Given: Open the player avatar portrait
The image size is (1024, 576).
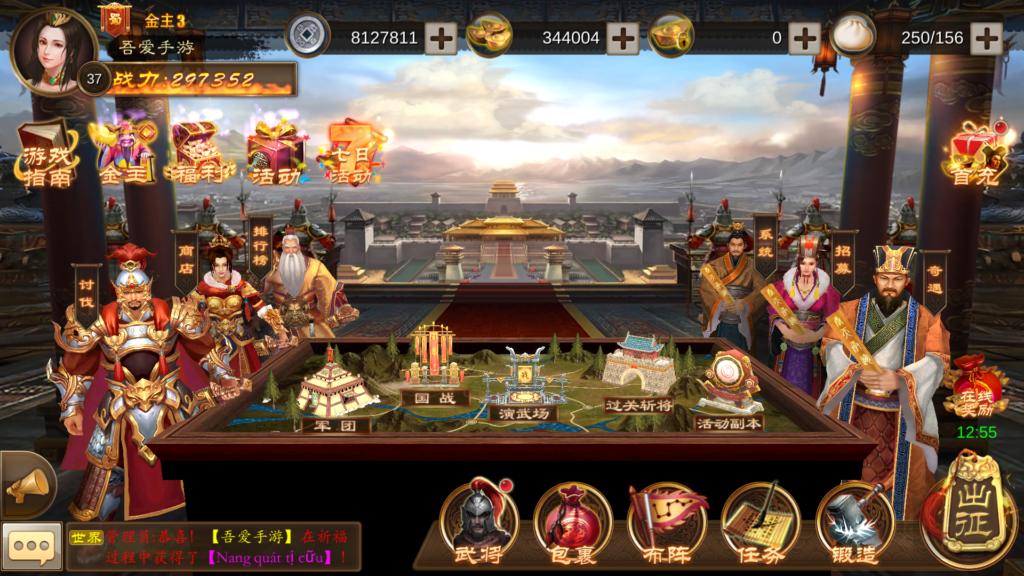Looking at the screenshot, I should [x=52, y=50].
